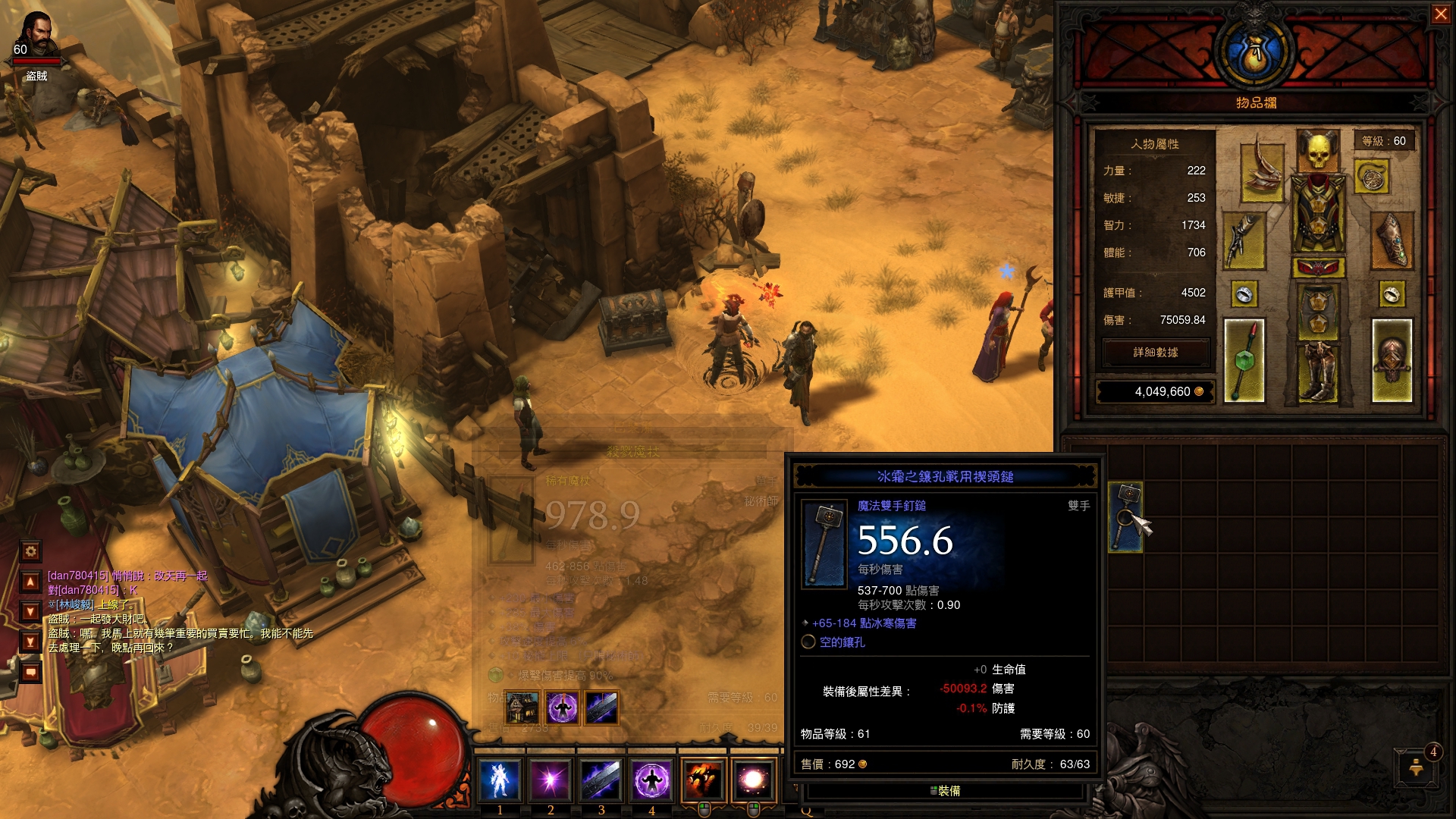
Task: Click the red belt equipment slot
Action: 1318,268
